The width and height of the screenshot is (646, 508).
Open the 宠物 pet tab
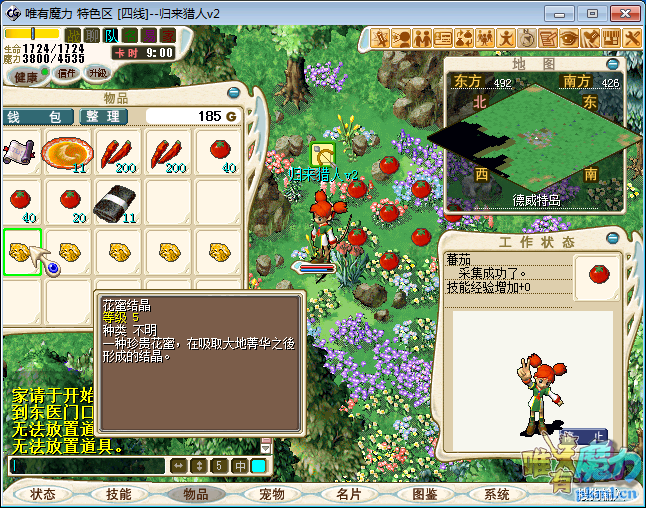tap(272, 494)
